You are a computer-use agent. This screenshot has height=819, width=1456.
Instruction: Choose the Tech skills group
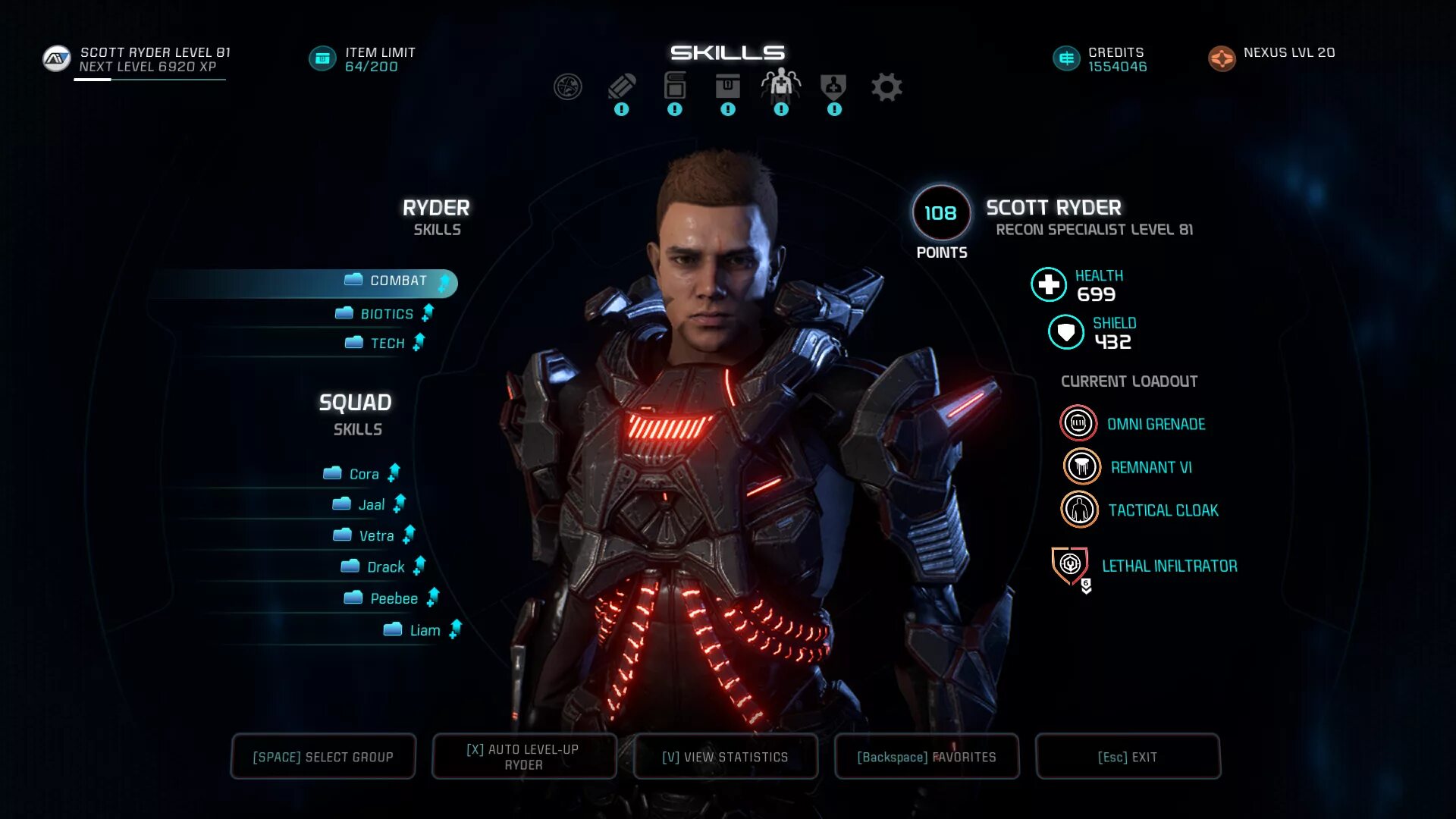click(387, 344)
